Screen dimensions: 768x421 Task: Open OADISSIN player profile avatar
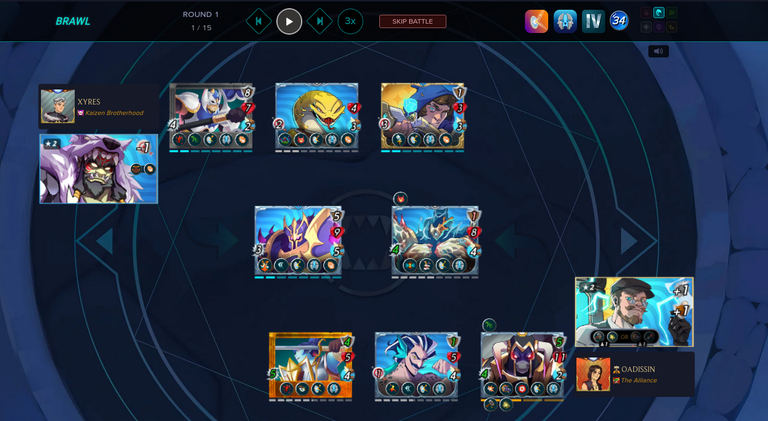[x=593, y=374]
